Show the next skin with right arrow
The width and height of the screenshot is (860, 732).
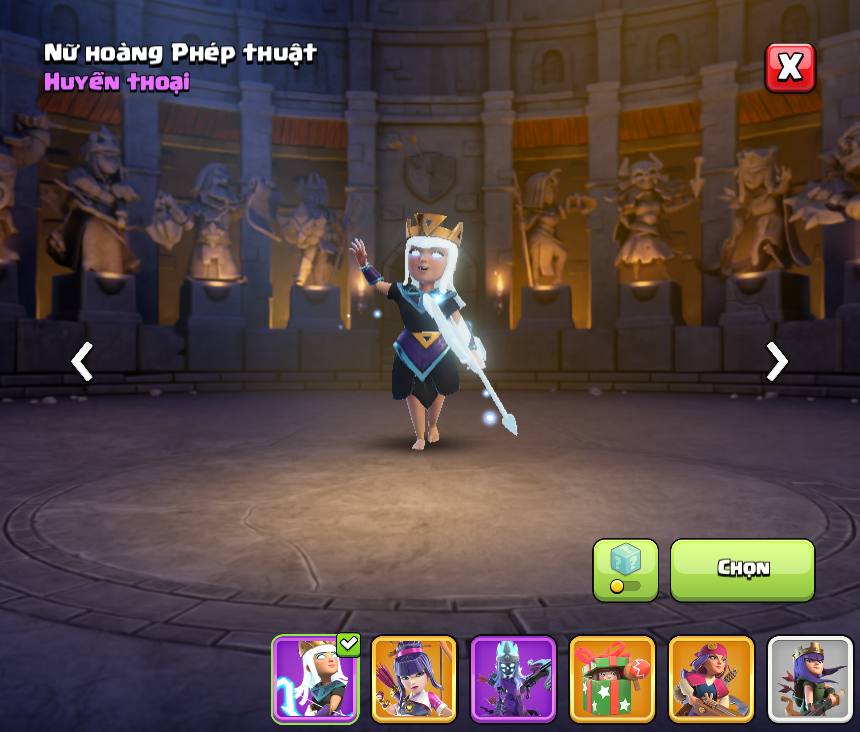coord(776,361)
